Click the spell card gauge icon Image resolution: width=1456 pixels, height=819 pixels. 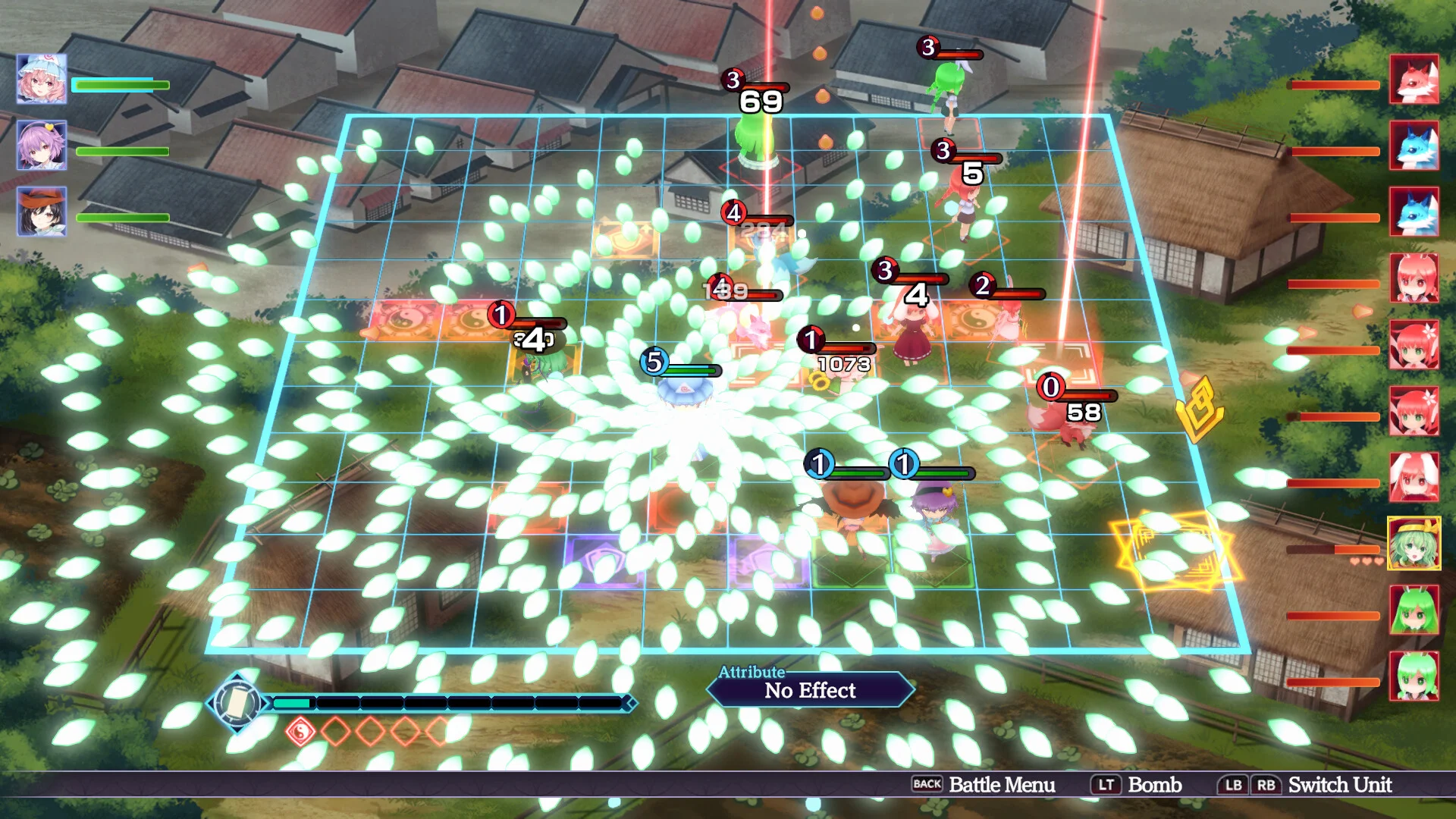(x=237, y=703)
